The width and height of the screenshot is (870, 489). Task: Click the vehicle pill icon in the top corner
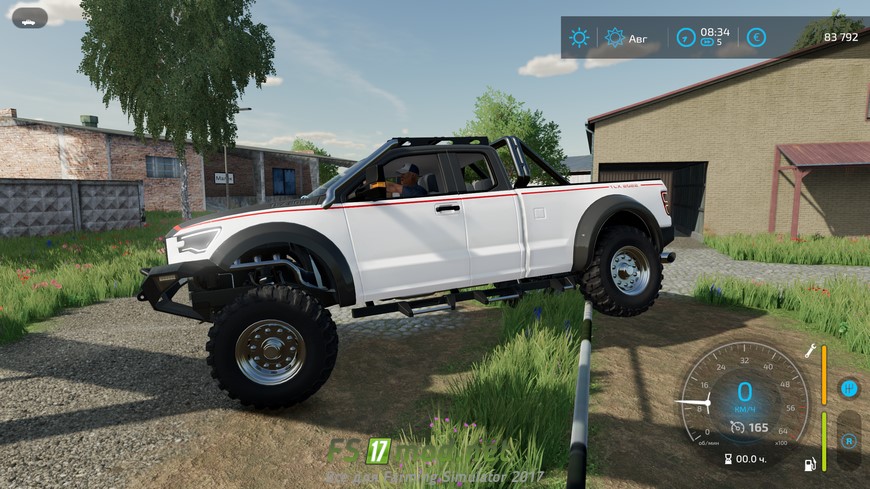(29, 18)
